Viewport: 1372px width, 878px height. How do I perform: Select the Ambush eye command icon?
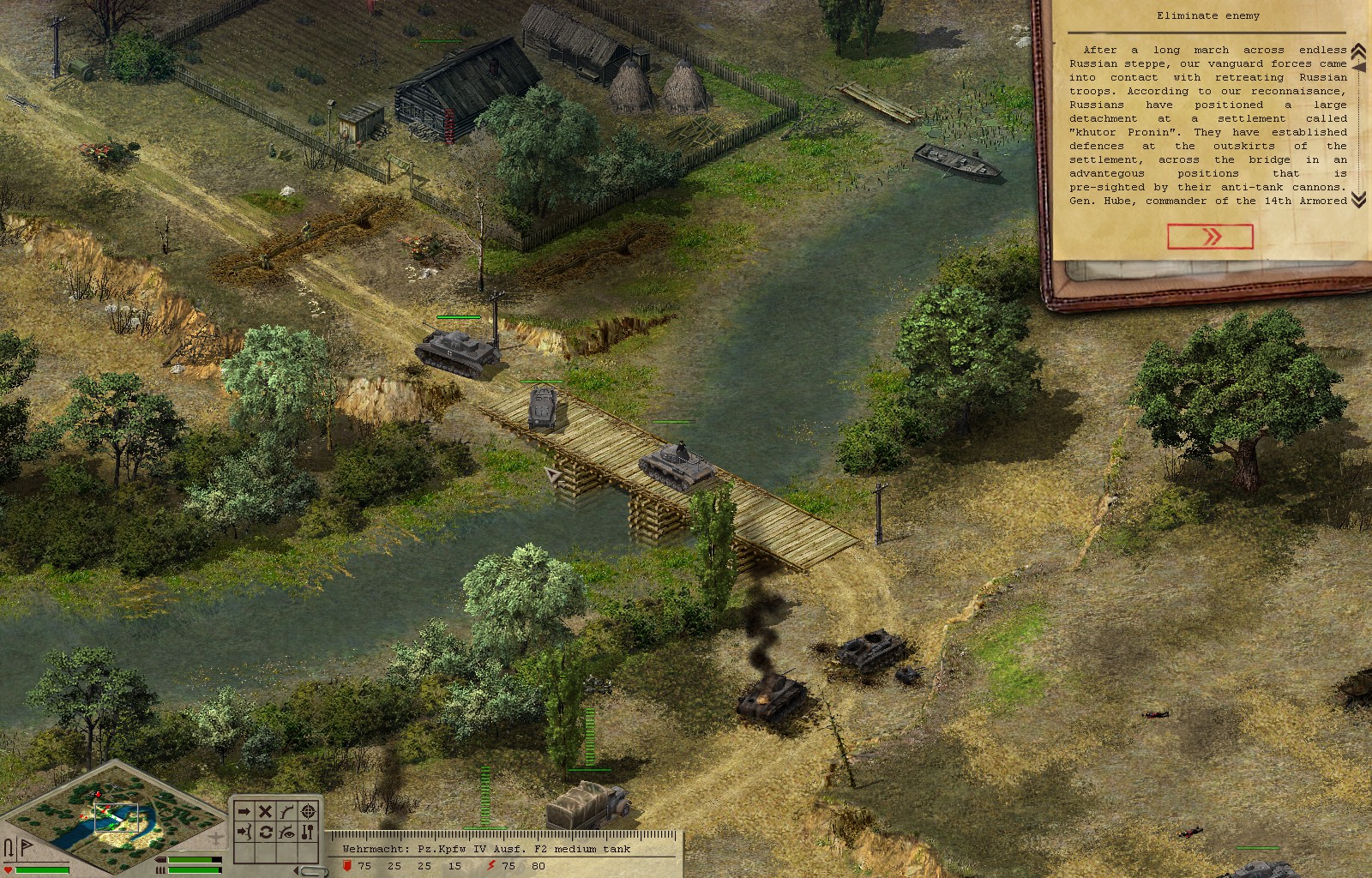pyautogui.click(x=286, y=832)
